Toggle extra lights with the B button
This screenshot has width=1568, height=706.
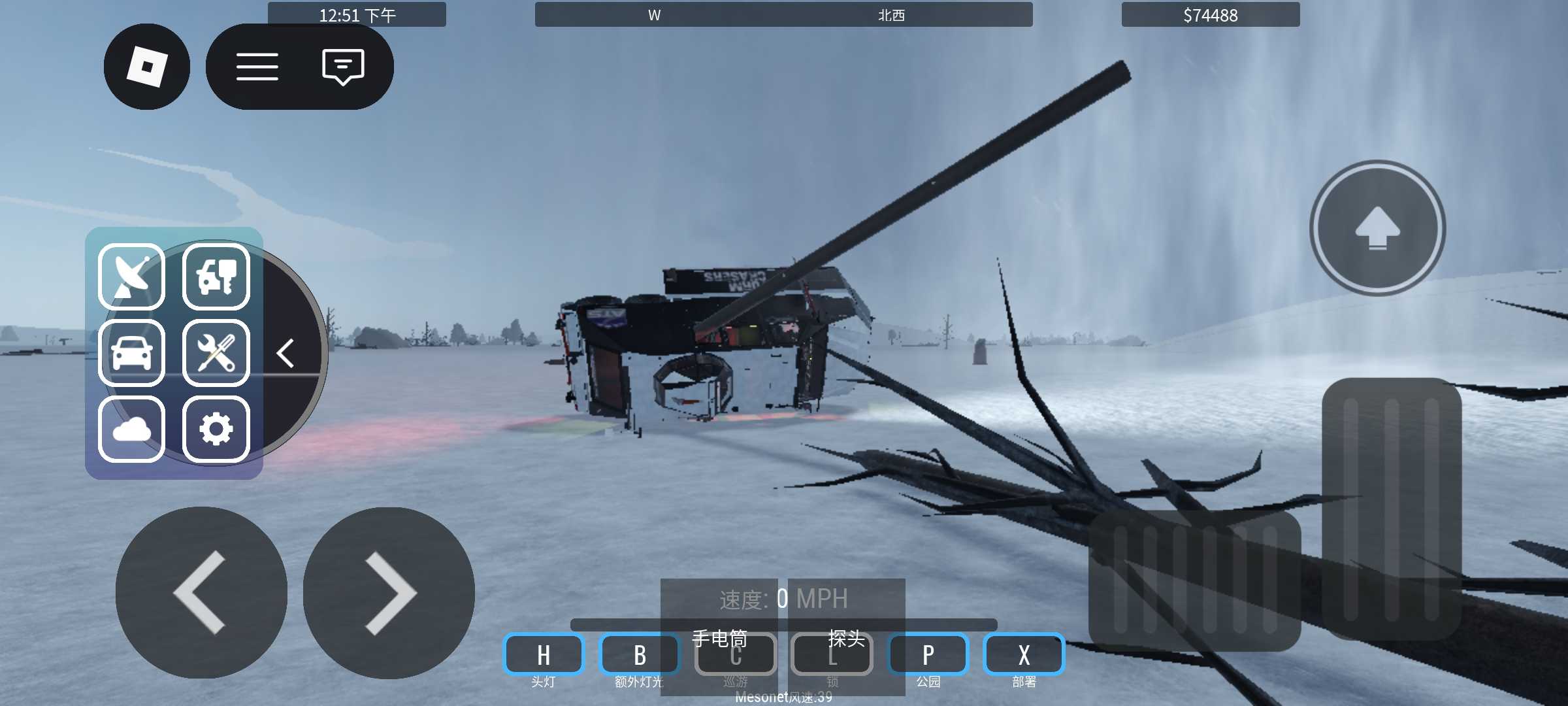coord(640,654)
